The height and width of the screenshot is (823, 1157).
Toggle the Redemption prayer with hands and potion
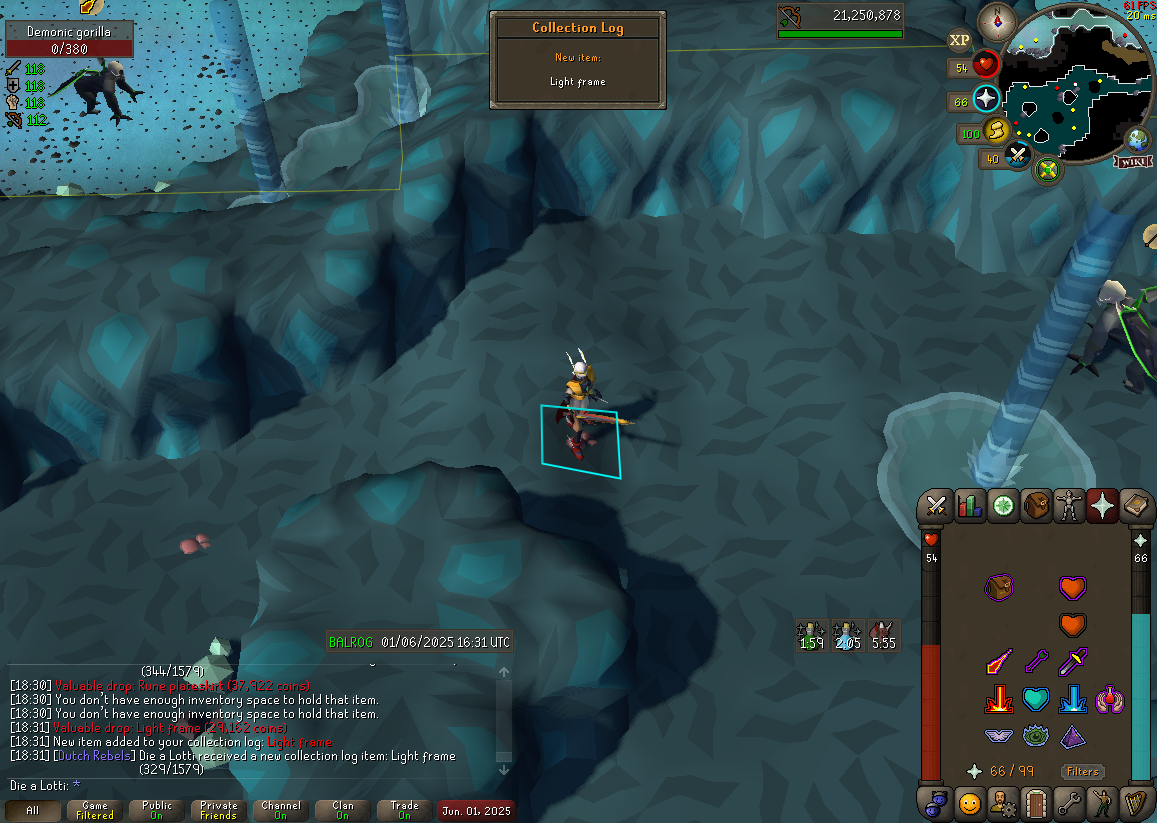pos(1110,700)
